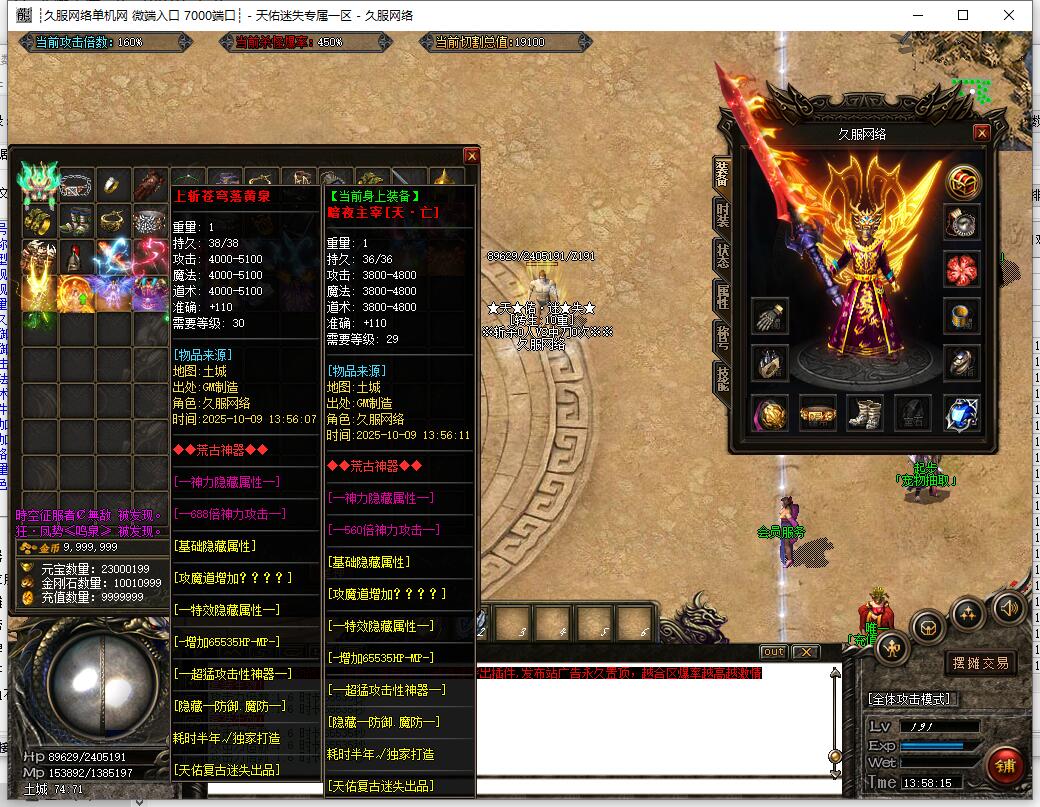Open the 摆摊交易 stall trading button
Viewport: 1040px width, 807px height.
pos(979,663)
